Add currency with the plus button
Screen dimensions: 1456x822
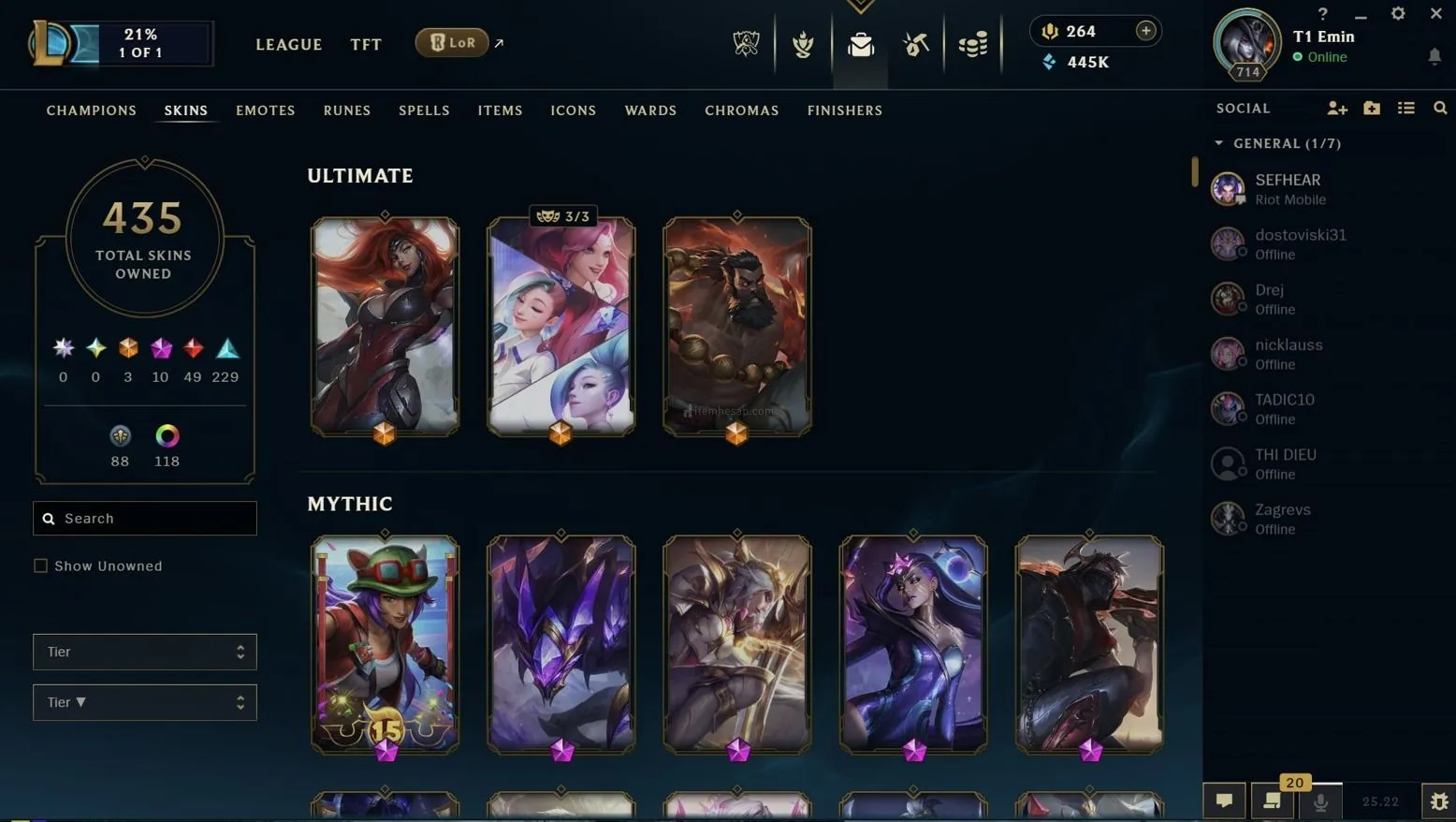point(1145,31)
